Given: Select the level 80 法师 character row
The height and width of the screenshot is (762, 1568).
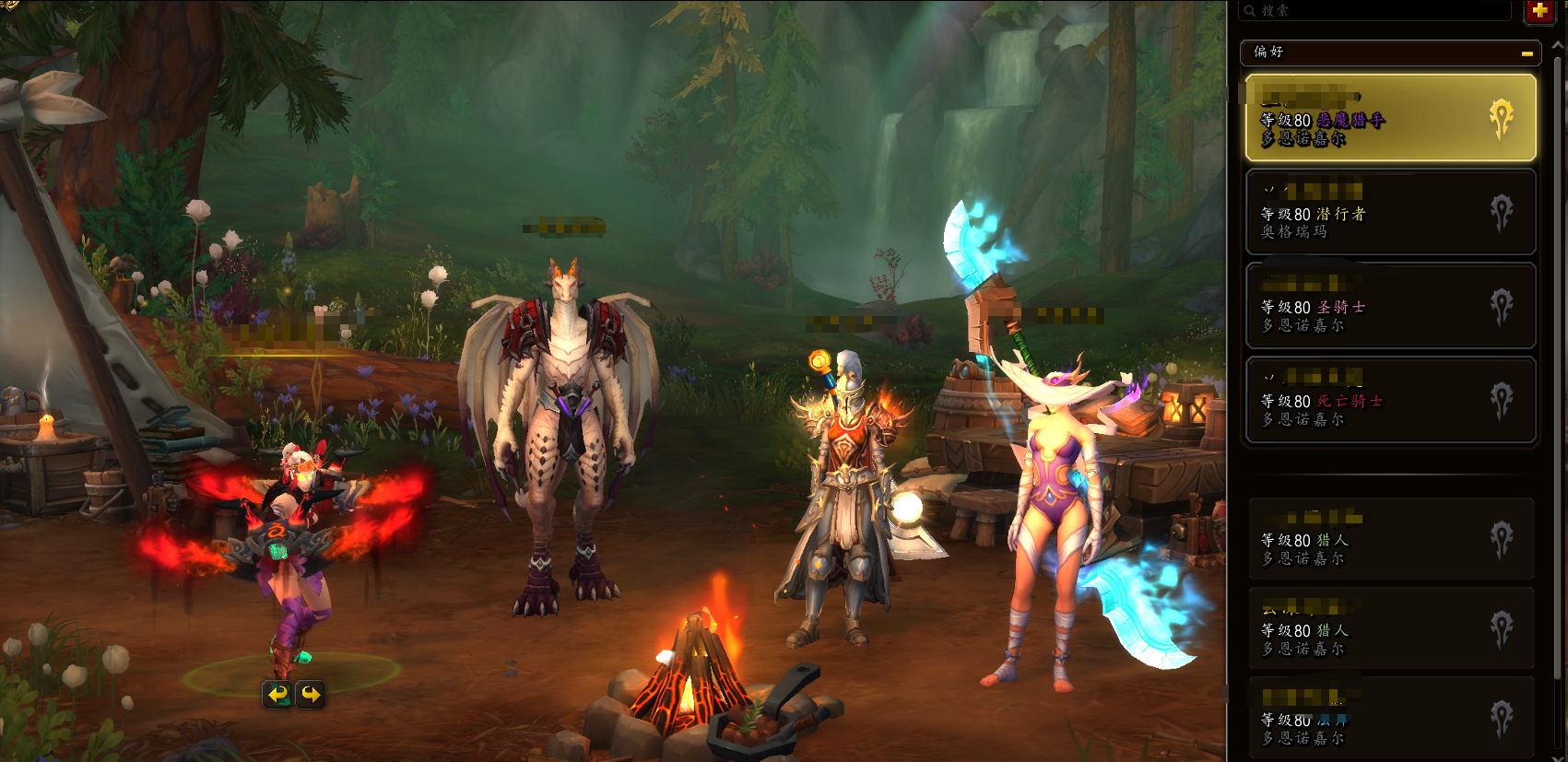Looking at the screenshot, I should (1390, 719).
